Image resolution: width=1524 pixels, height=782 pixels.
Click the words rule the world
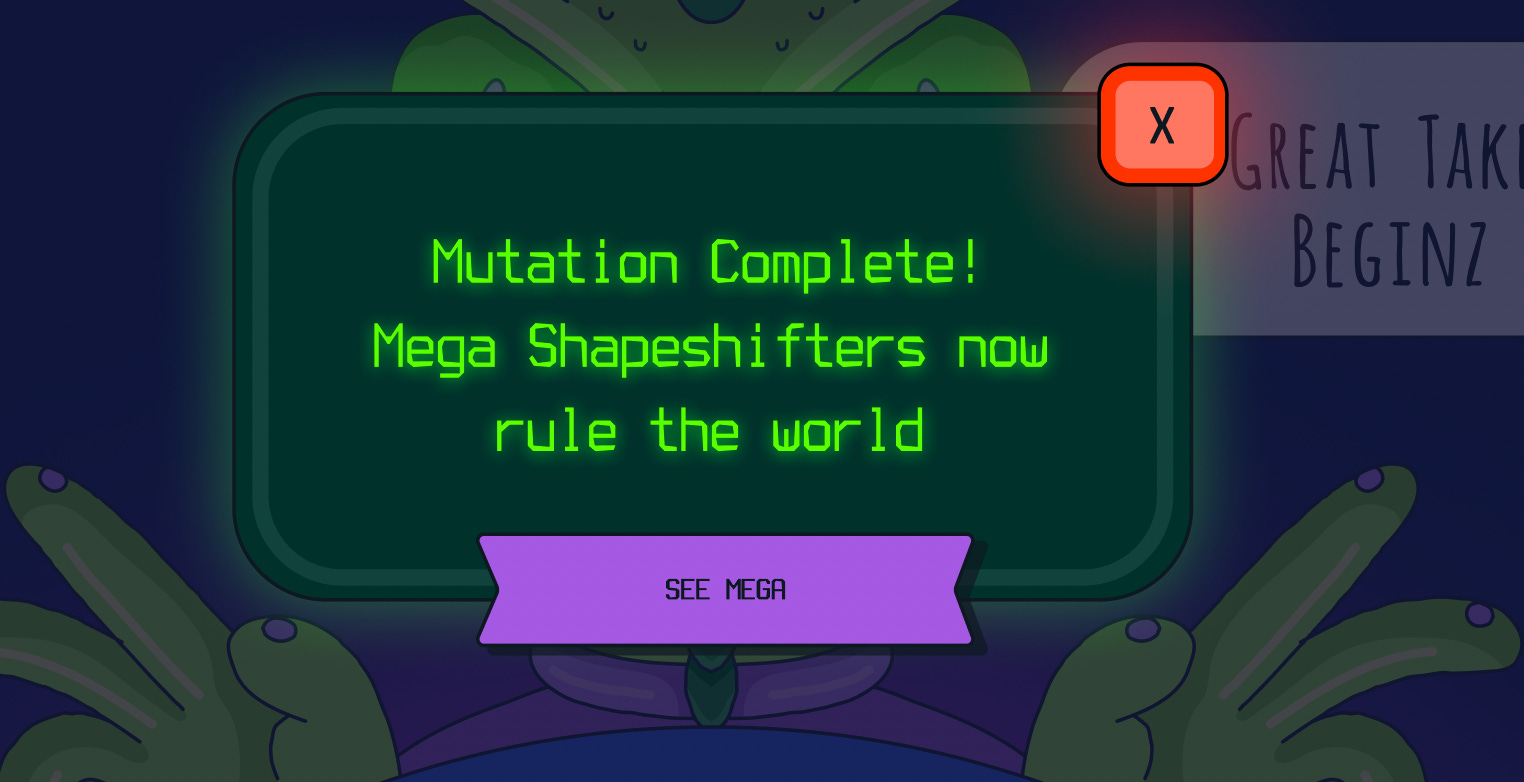(710, 428)
